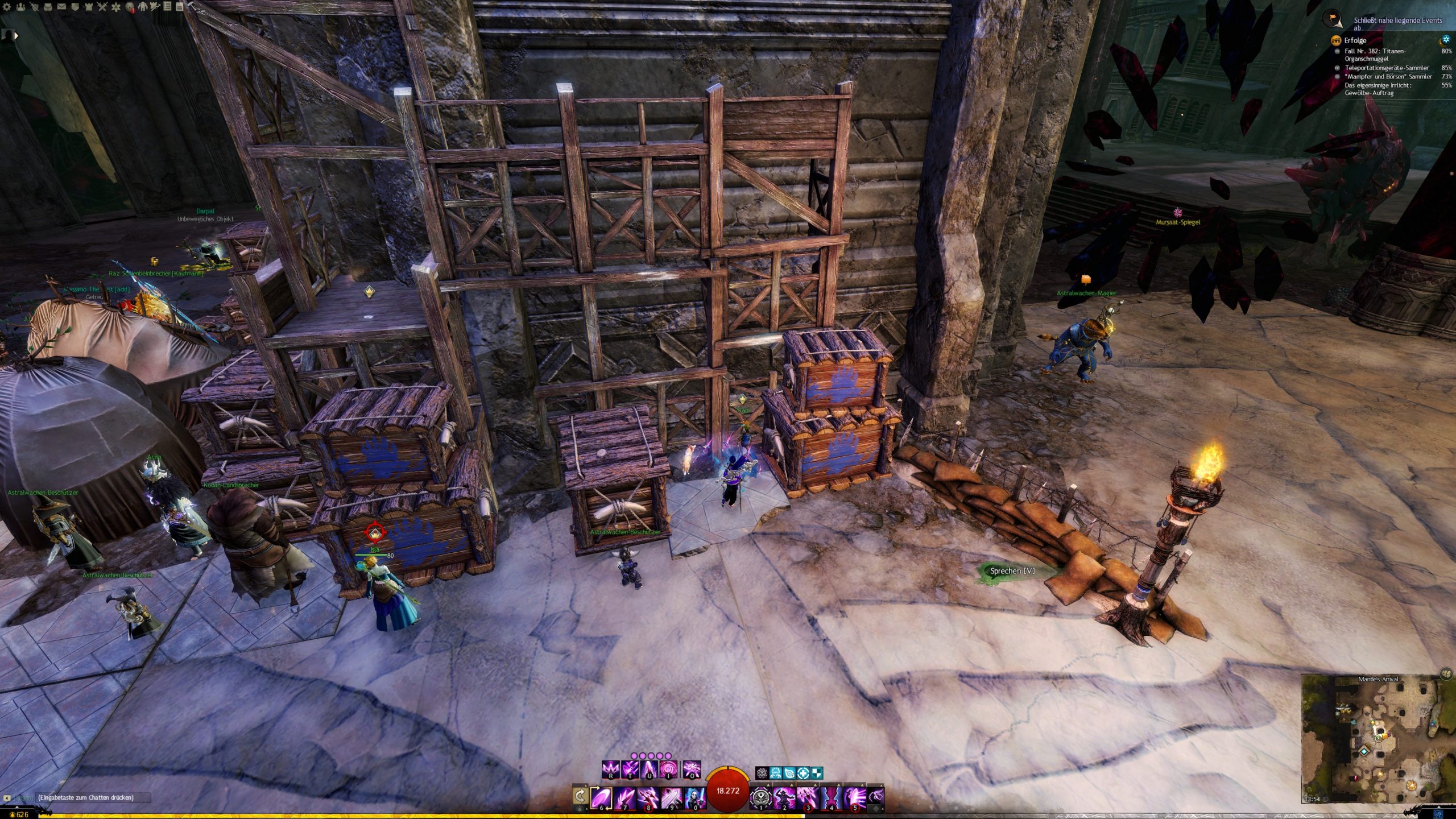Trigger the elite skill in slot 5
Viewport: 1456px width, 819px height.
tap(854, 797)
